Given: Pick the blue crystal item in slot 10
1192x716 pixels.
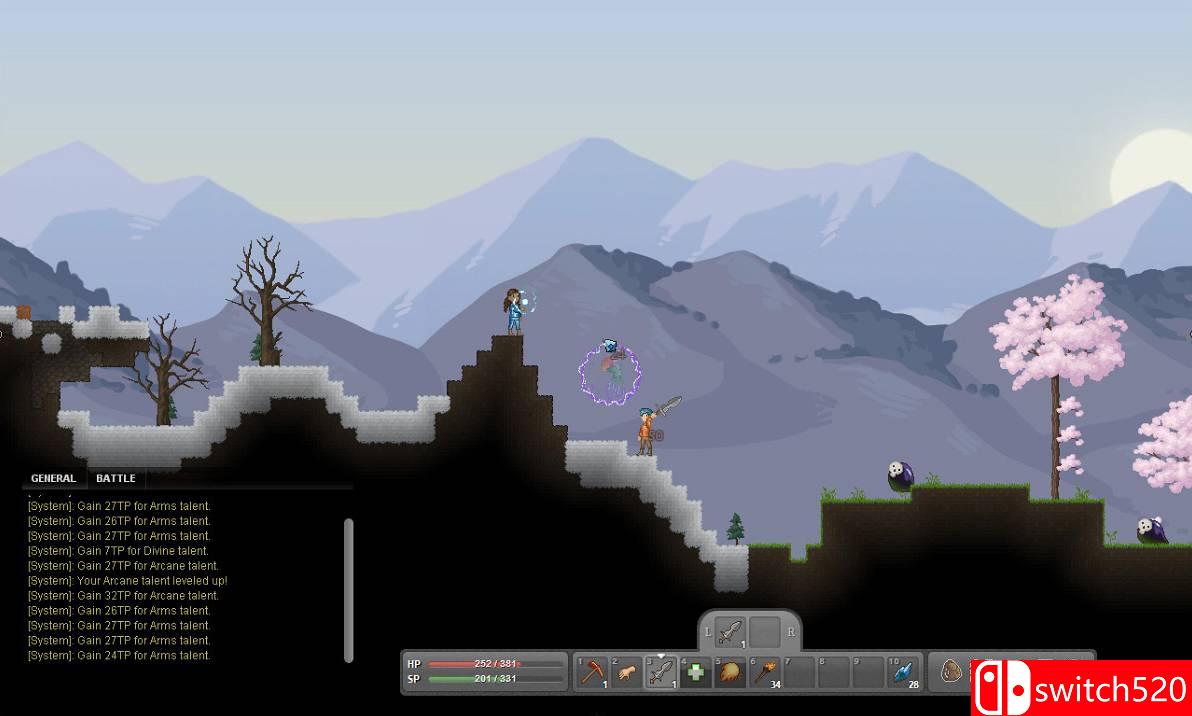Looking at the screenshot, I should 902,671.
